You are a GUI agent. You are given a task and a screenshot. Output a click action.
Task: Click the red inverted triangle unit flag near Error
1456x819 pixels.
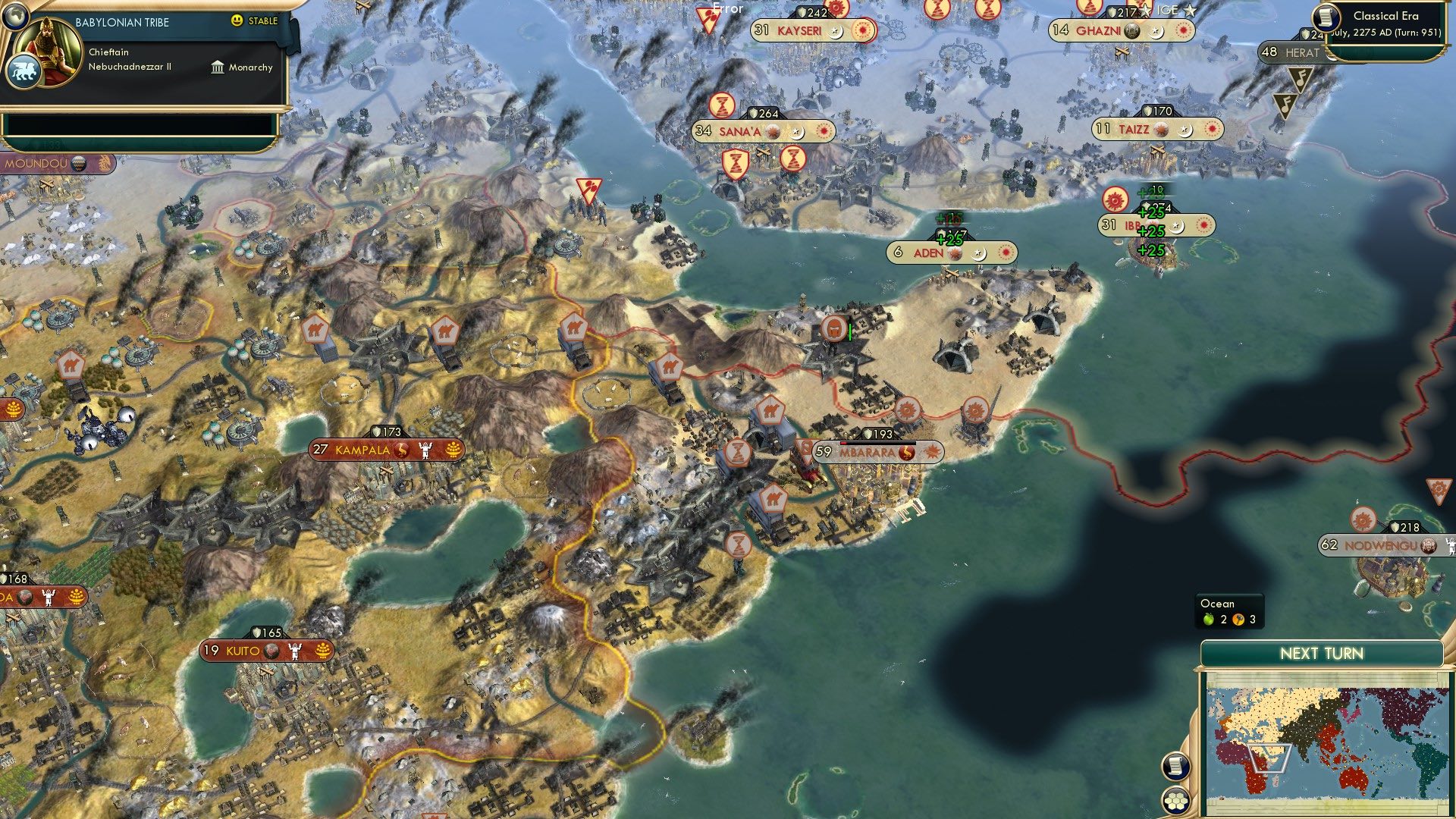[x=709, y=17]
